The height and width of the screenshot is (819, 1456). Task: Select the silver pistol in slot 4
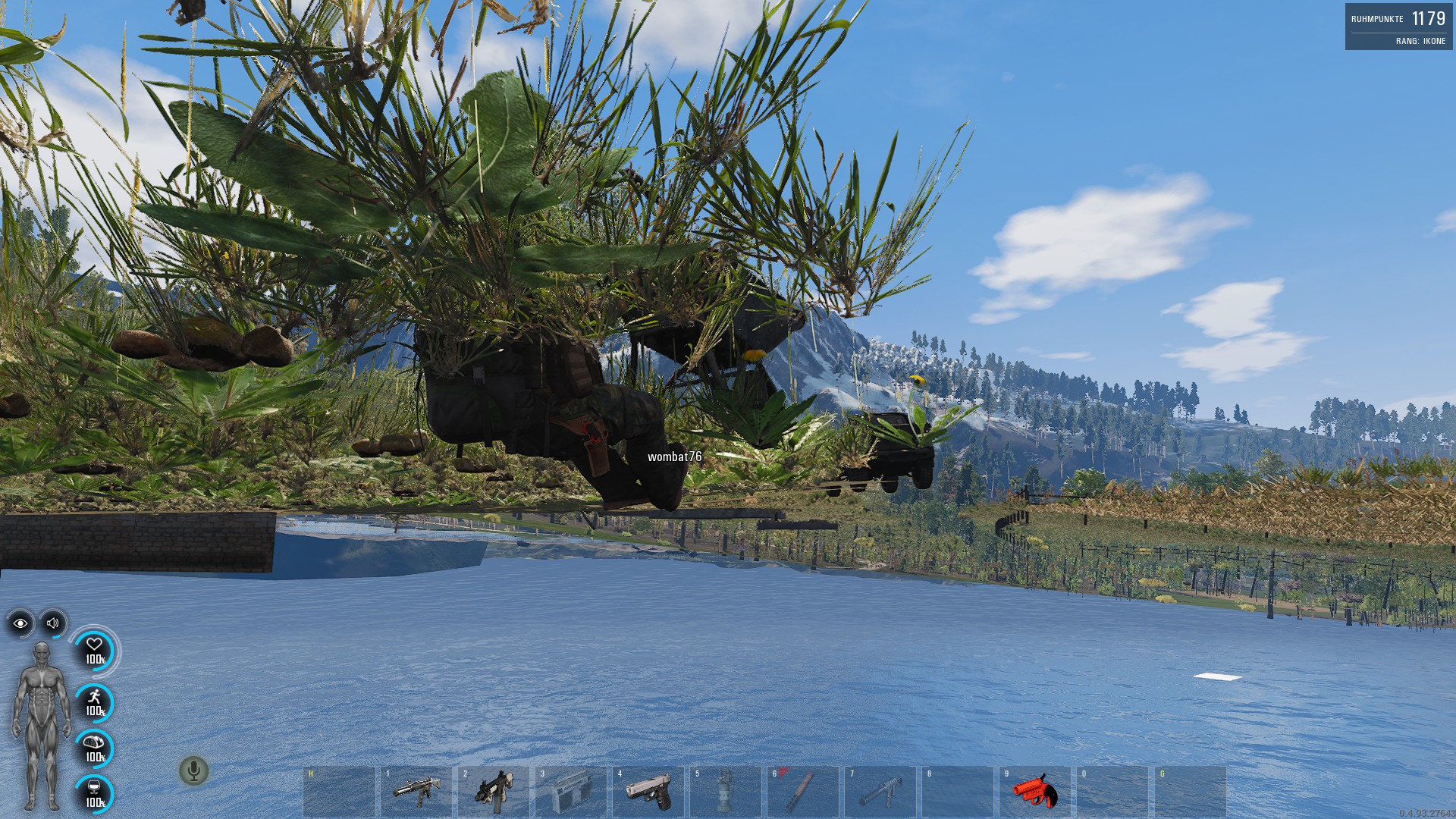(648, 791)
